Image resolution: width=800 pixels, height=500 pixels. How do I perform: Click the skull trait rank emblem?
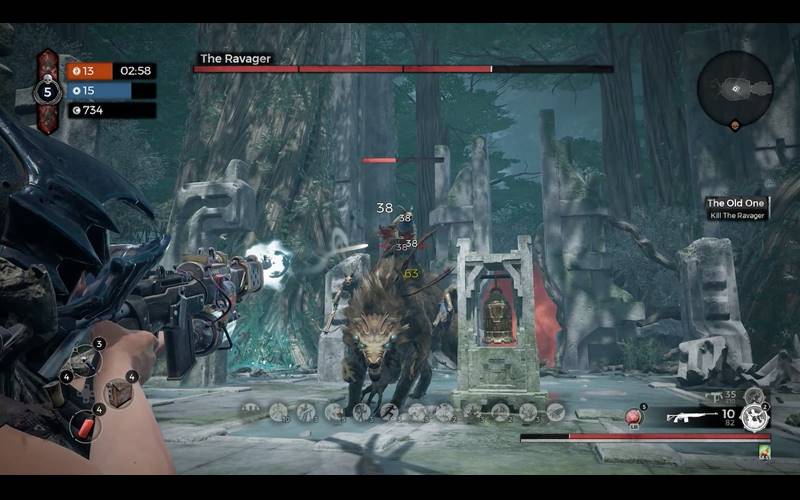tap(46, 93)
